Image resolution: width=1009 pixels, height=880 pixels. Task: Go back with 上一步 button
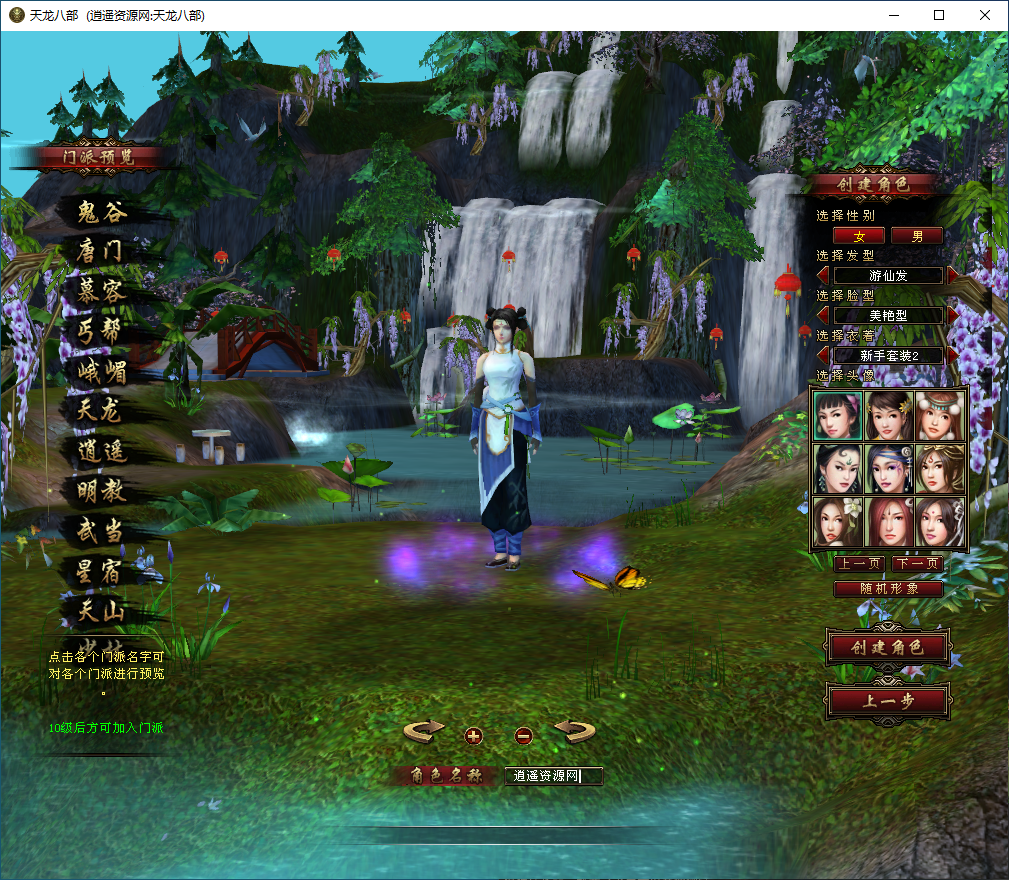click(887, 701)
